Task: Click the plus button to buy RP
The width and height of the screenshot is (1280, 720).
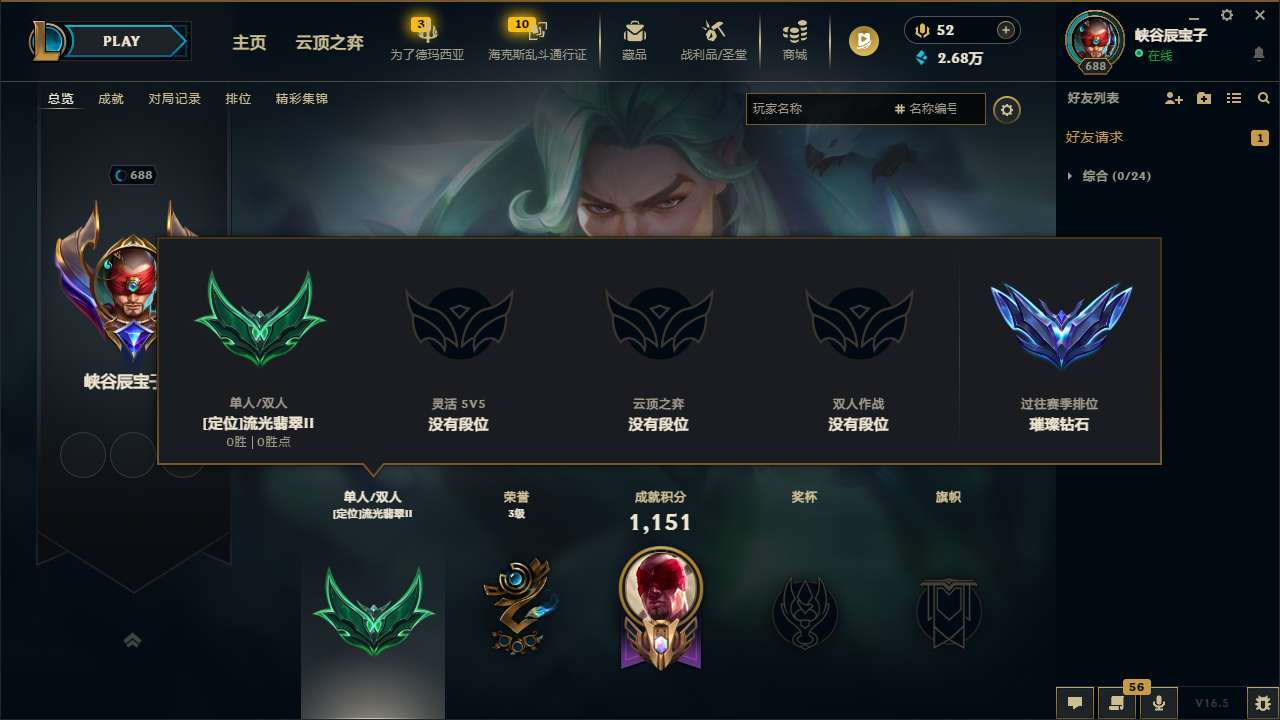Action: tap(1005, 29)
